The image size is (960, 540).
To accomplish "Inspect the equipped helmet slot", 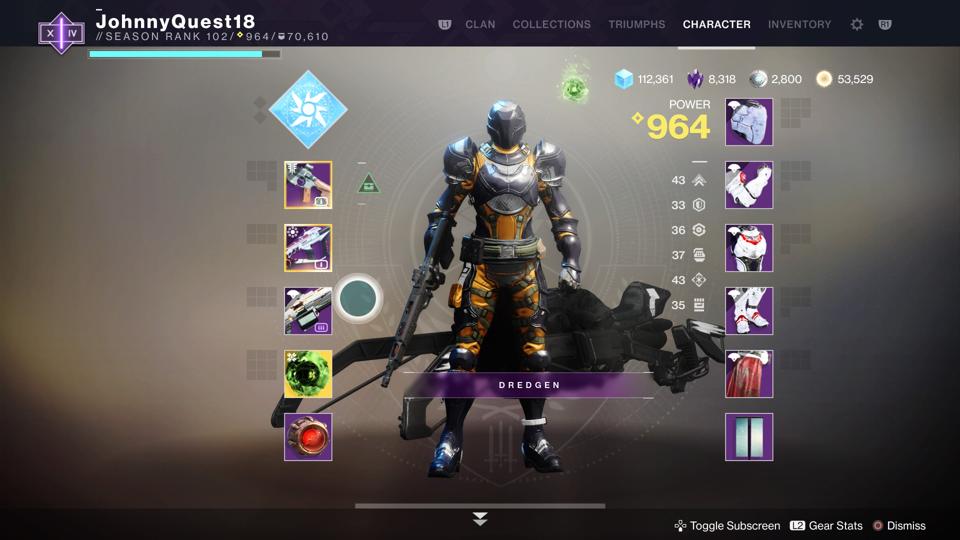I will [x=749, y=122].
